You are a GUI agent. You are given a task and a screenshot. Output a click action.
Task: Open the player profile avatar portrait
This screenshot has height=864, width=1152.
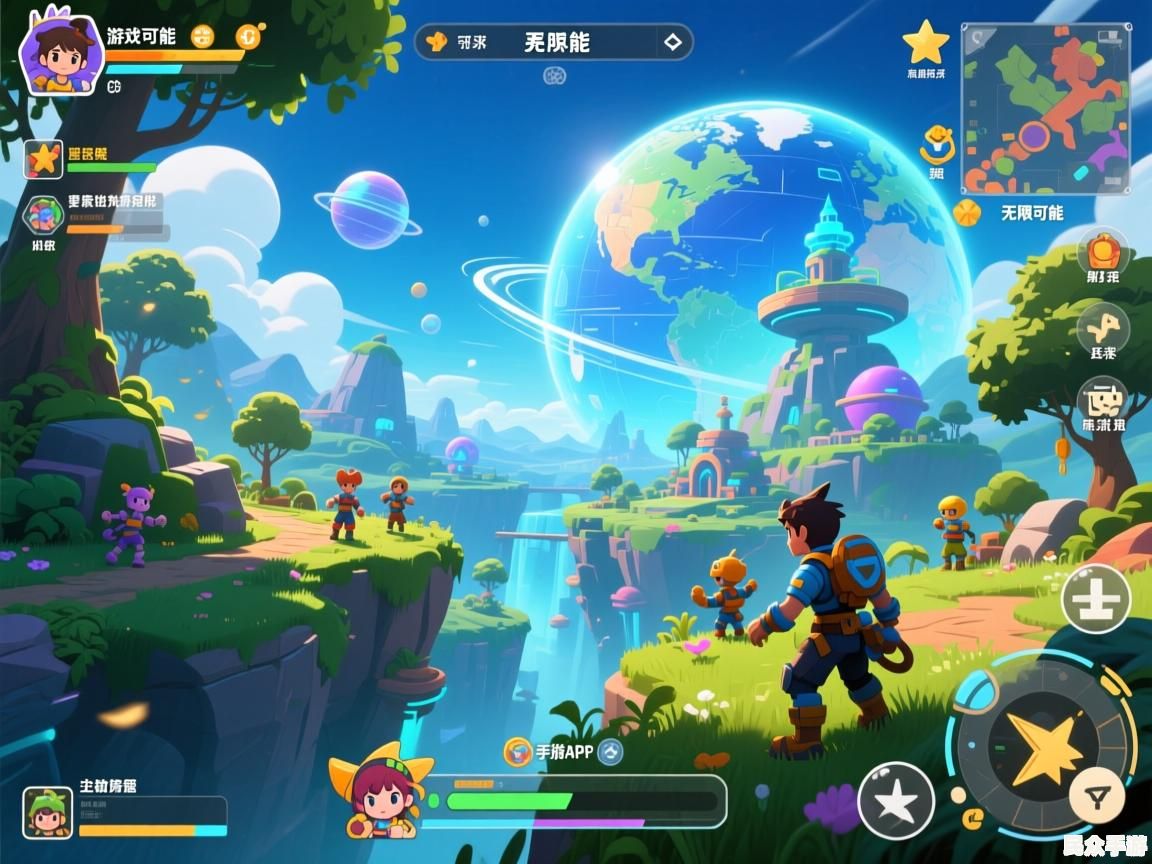[61, 53]
